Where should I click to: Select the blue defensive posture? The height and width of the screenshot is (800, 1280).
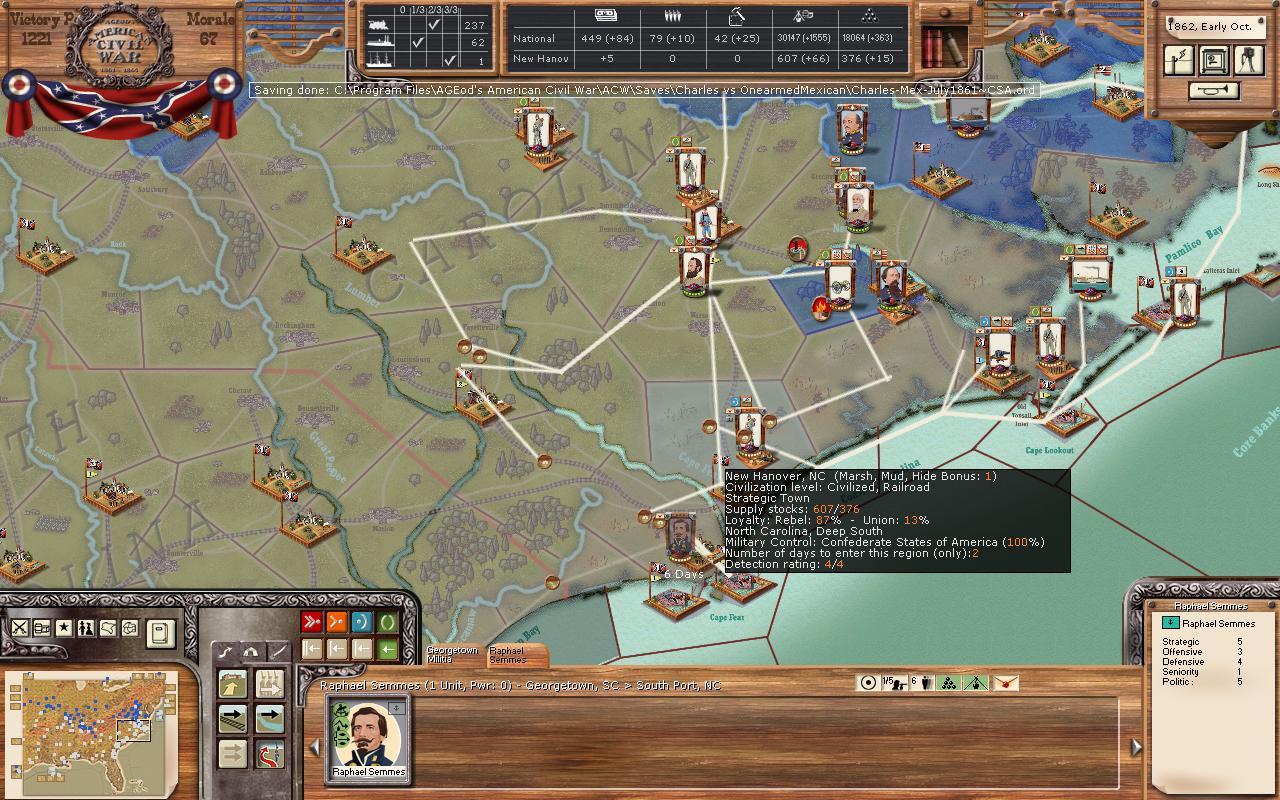click(x=362, y=622)
